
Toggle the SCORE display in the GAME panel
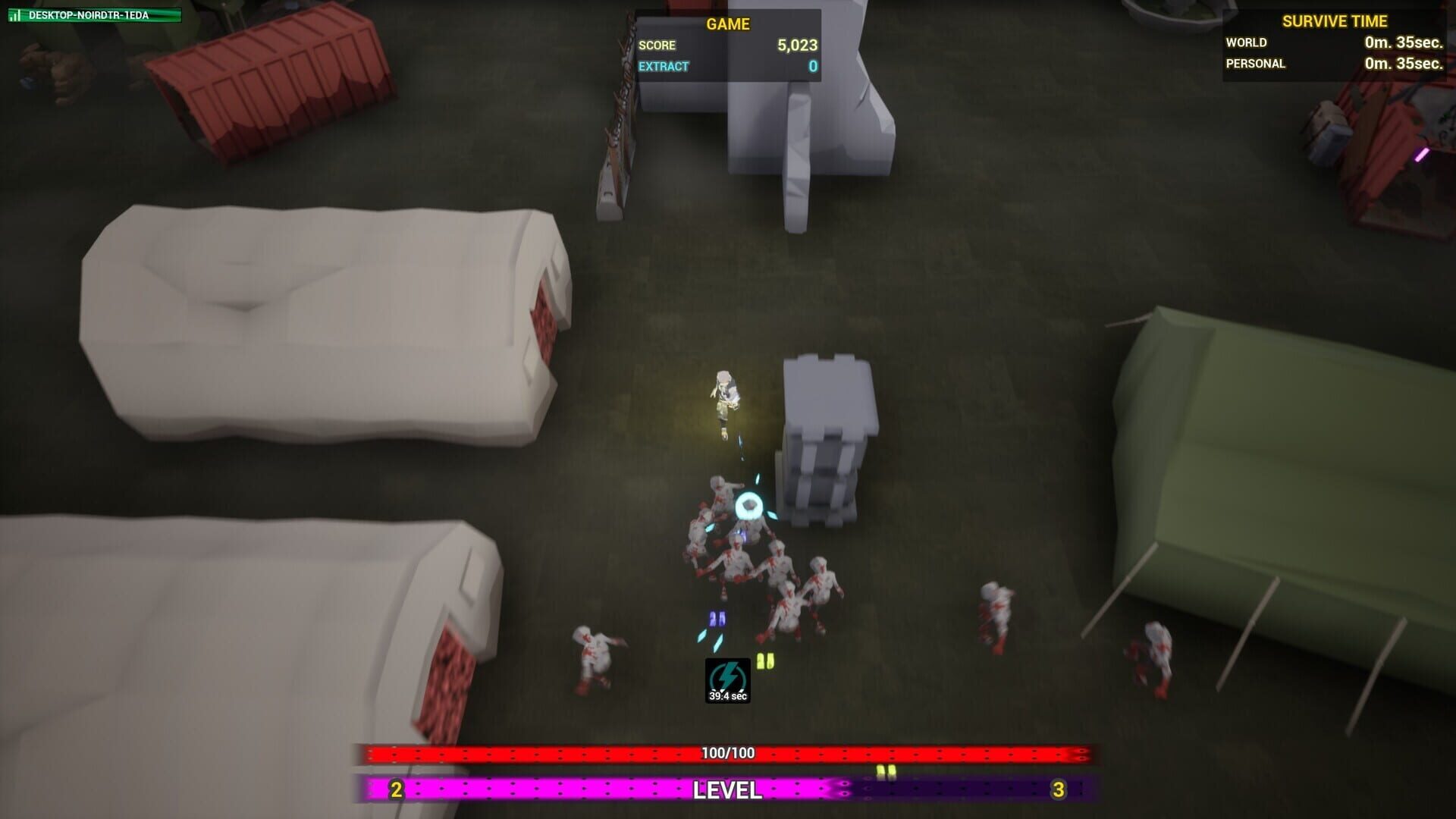click(x=658, y=45)
